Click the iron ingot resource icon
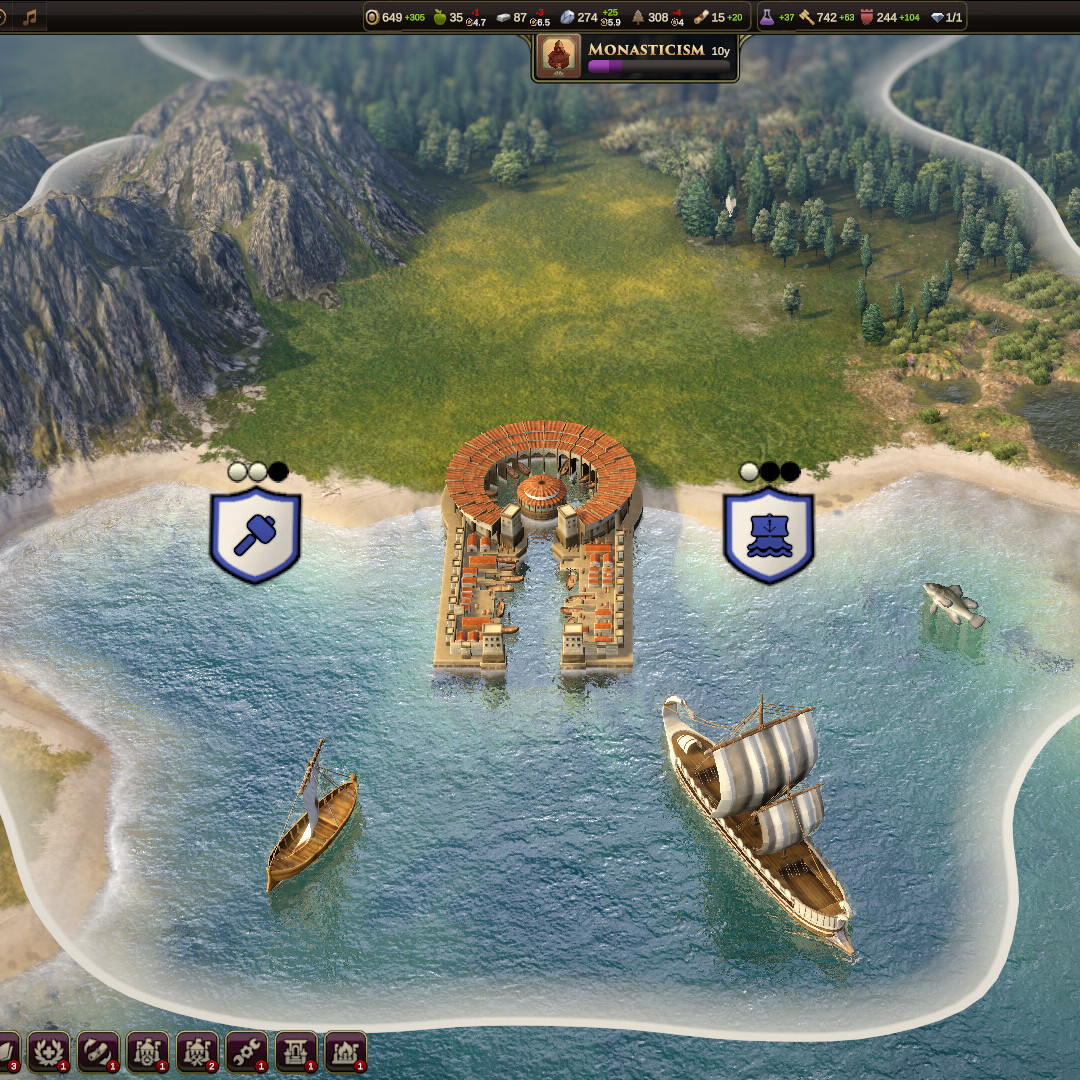 503,17
